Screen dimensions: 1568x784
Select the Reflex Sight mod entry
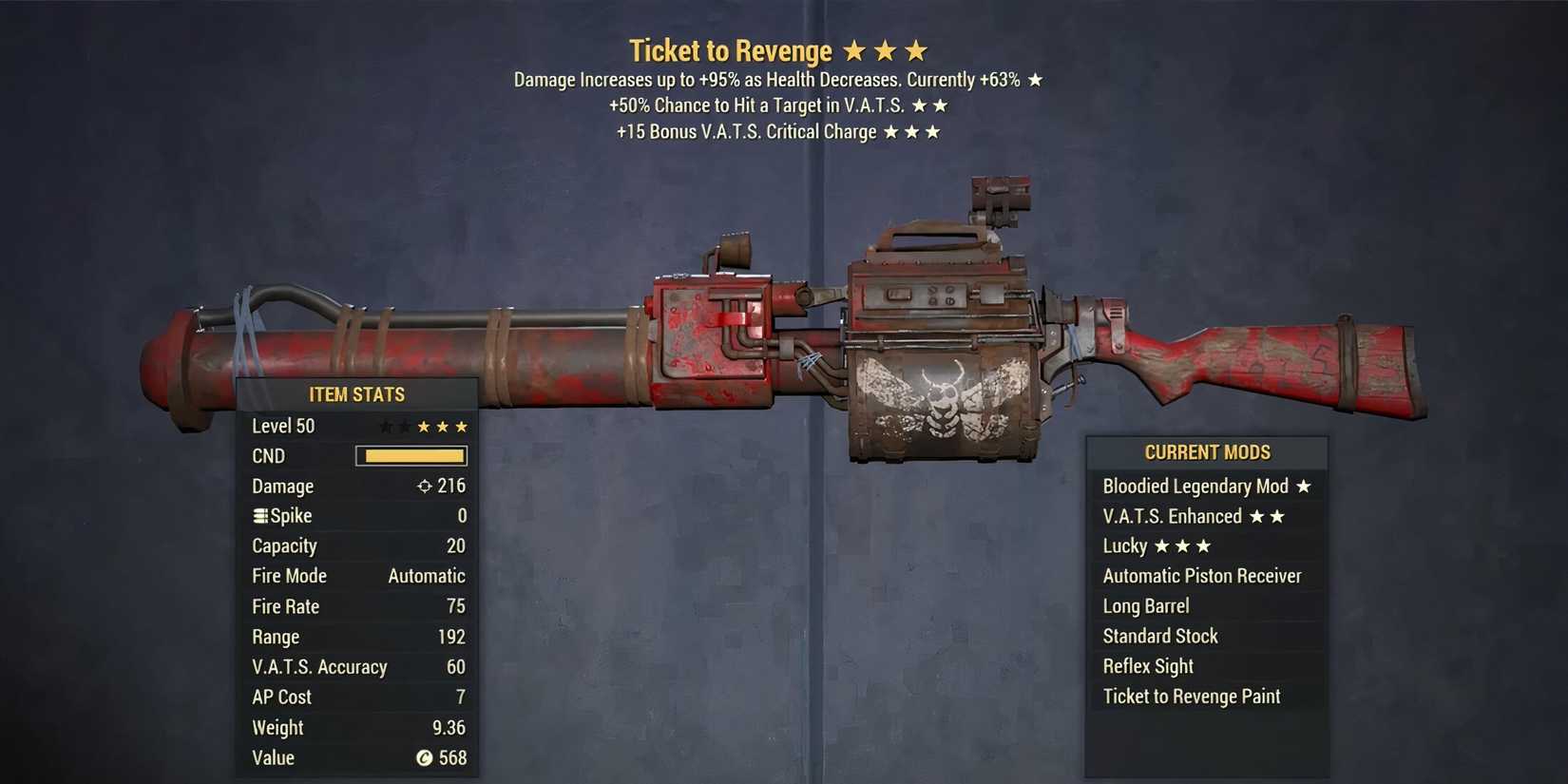(x=1147, y=665)
